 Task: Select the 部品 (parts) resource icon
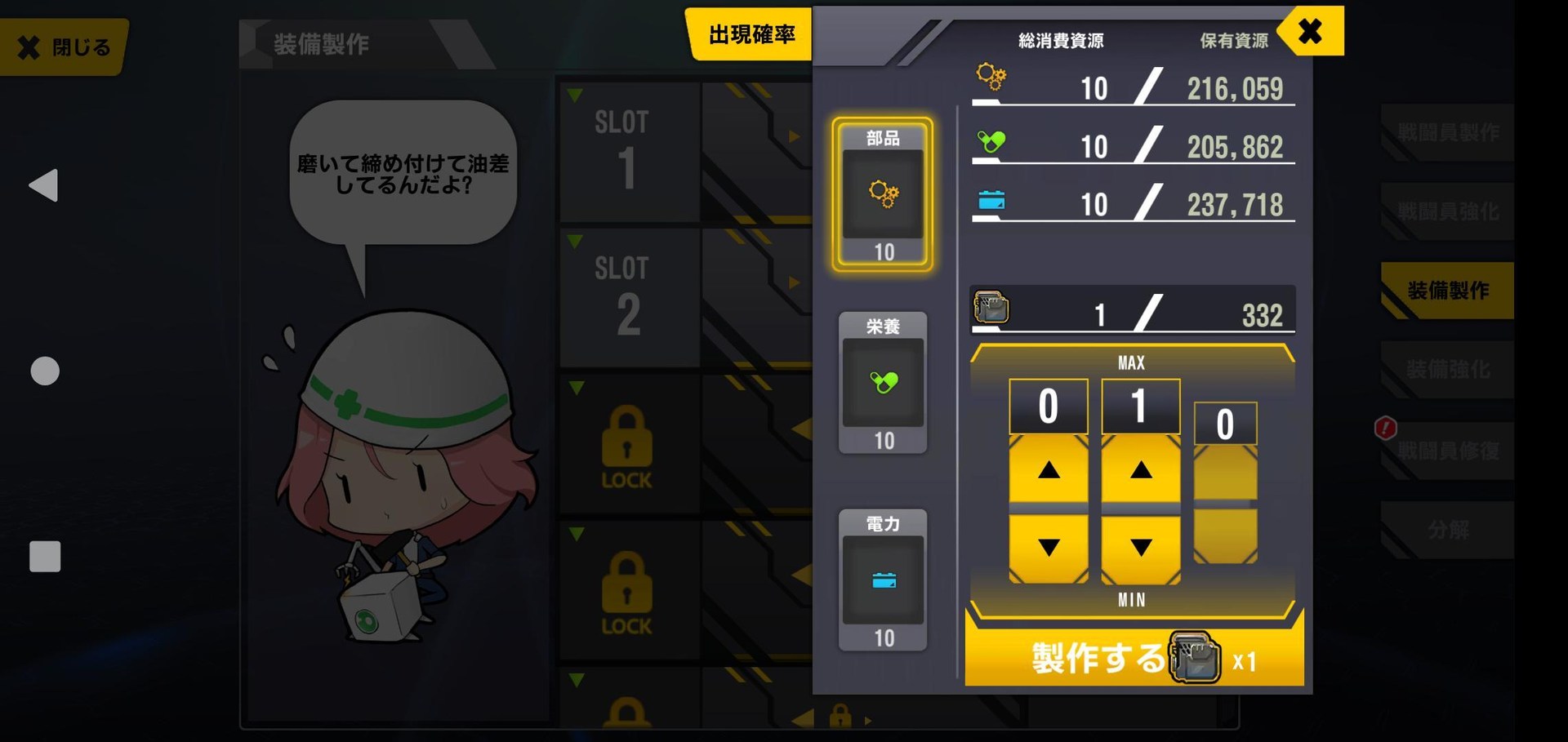click(x=883, y=194)
